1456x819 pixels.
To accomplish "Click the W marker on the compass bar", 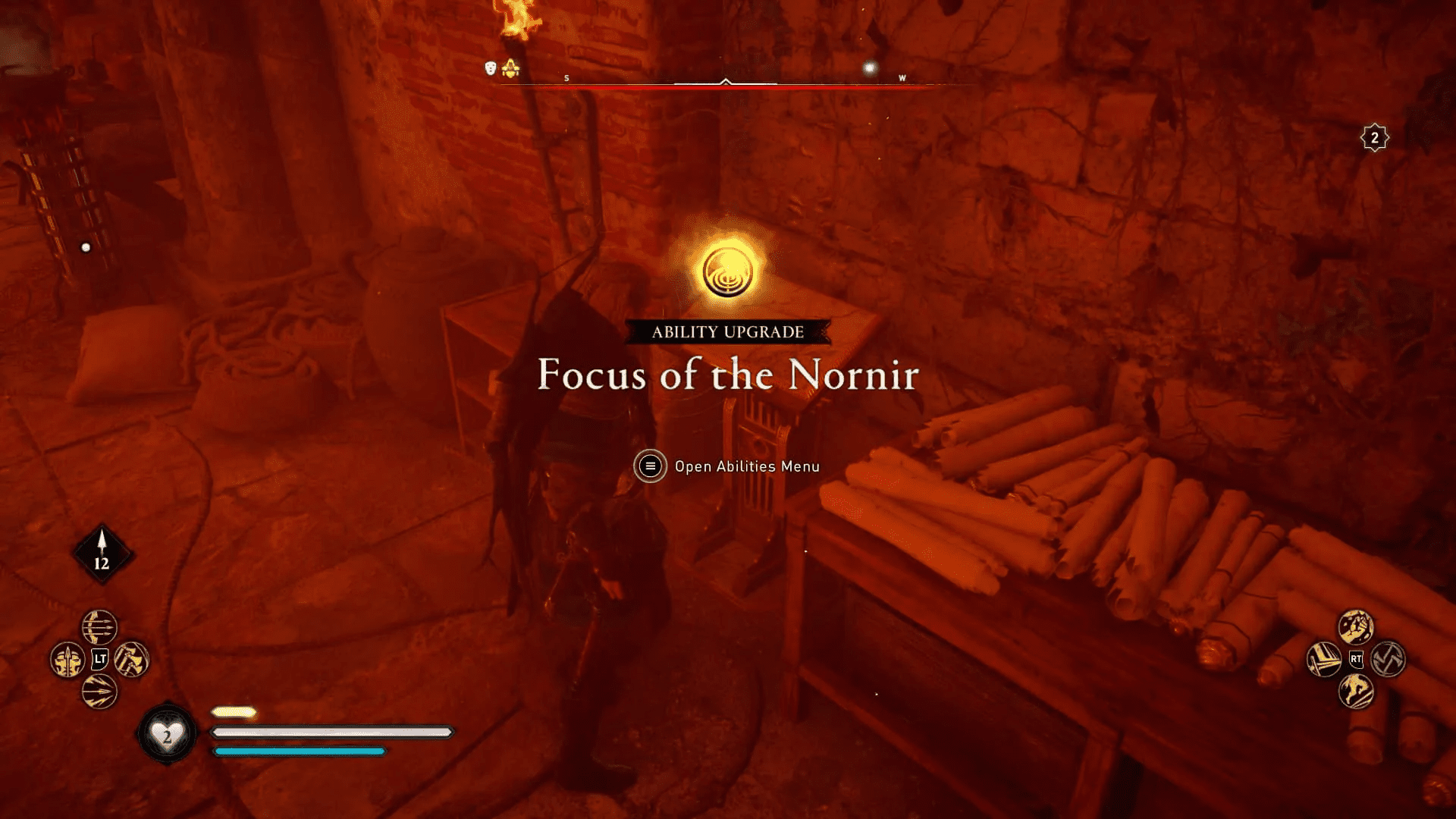I will pos(902,77).
